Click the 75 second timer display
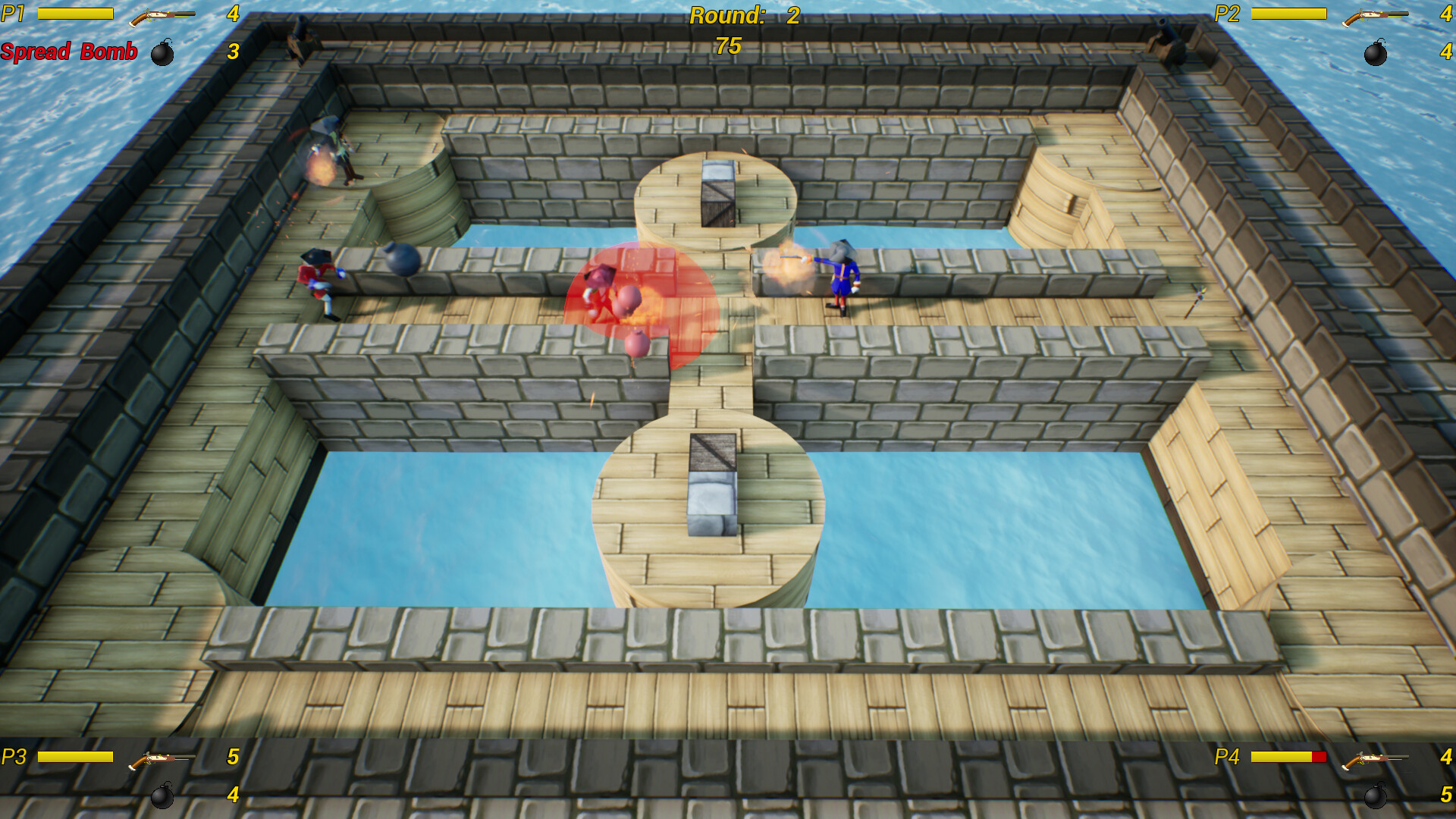1456x819 pixels. [730, 45]
